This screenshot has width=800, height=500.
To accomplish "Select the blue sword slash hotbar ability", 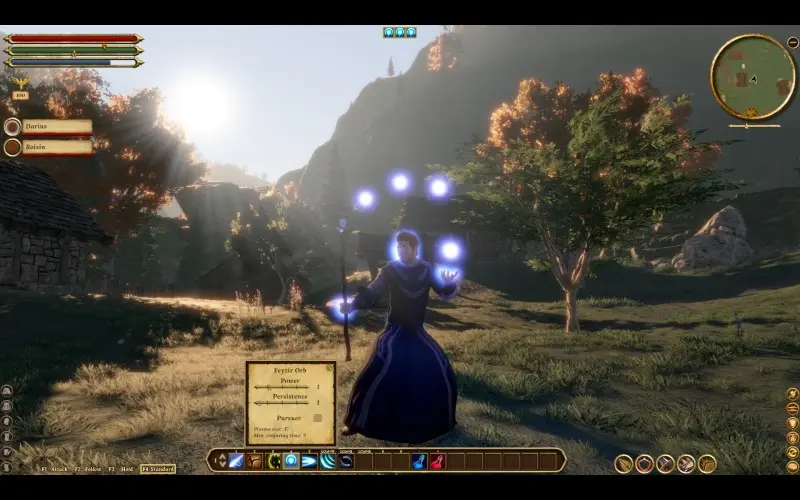I will tap(237, 461).
